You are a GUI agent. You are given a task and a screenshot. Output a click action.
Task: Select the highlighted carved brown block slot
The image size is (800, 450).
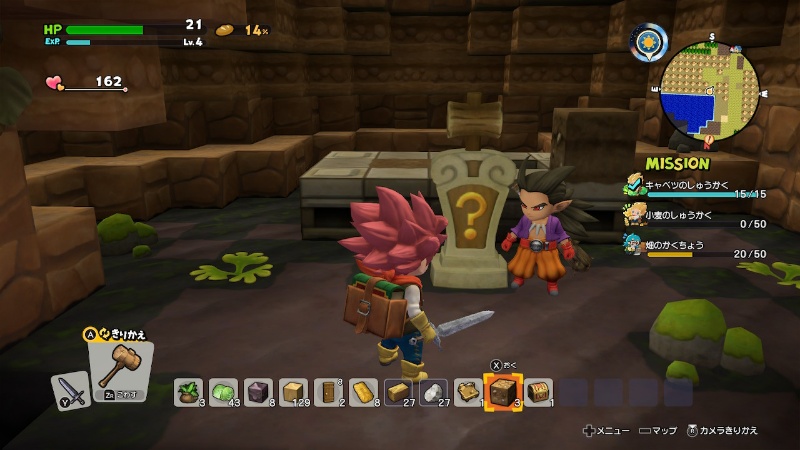click(500, 391)
